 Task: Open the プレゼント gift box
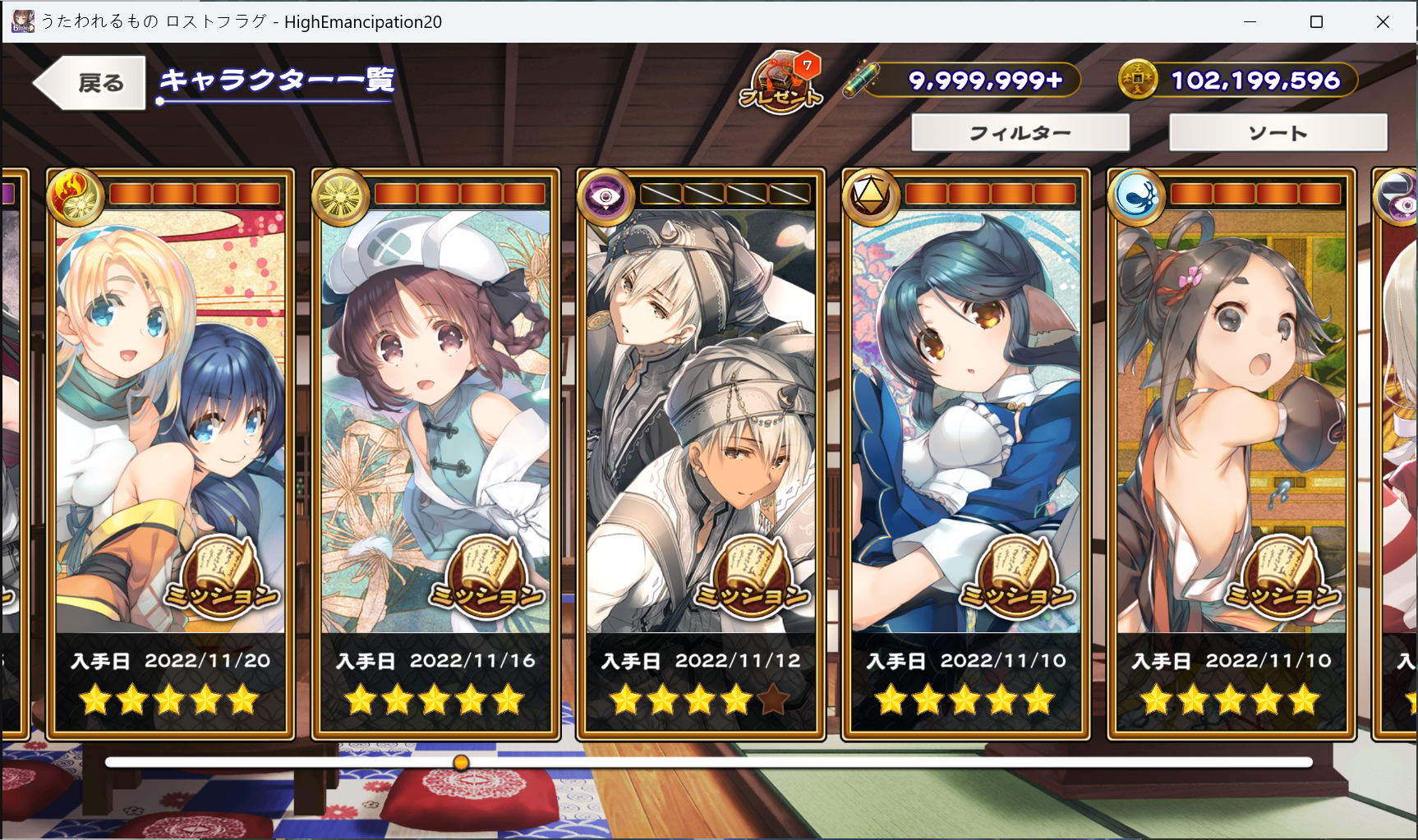click(x=781, y=83)
